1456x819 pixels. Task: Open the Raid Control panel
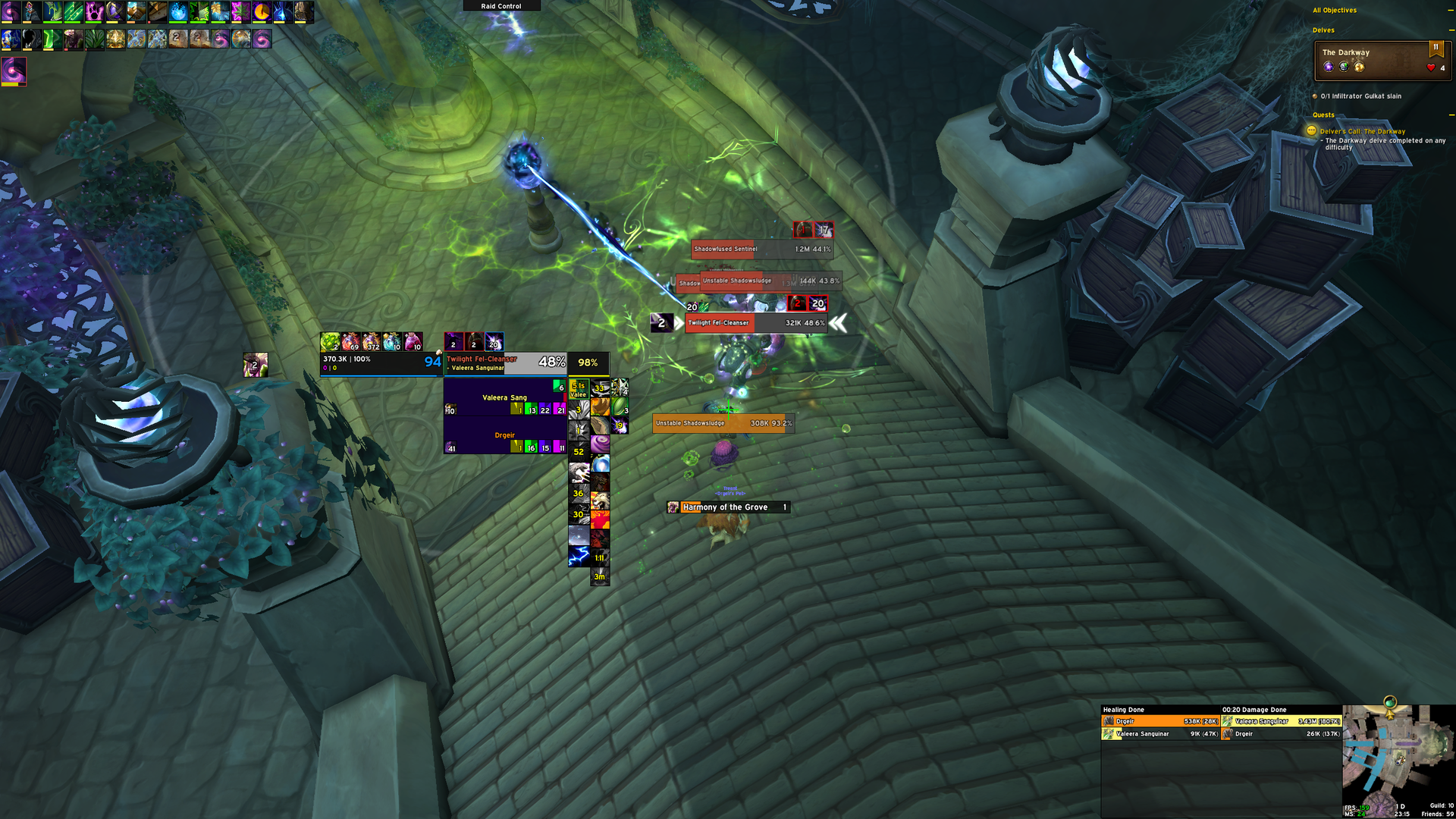tap(501, 6)
